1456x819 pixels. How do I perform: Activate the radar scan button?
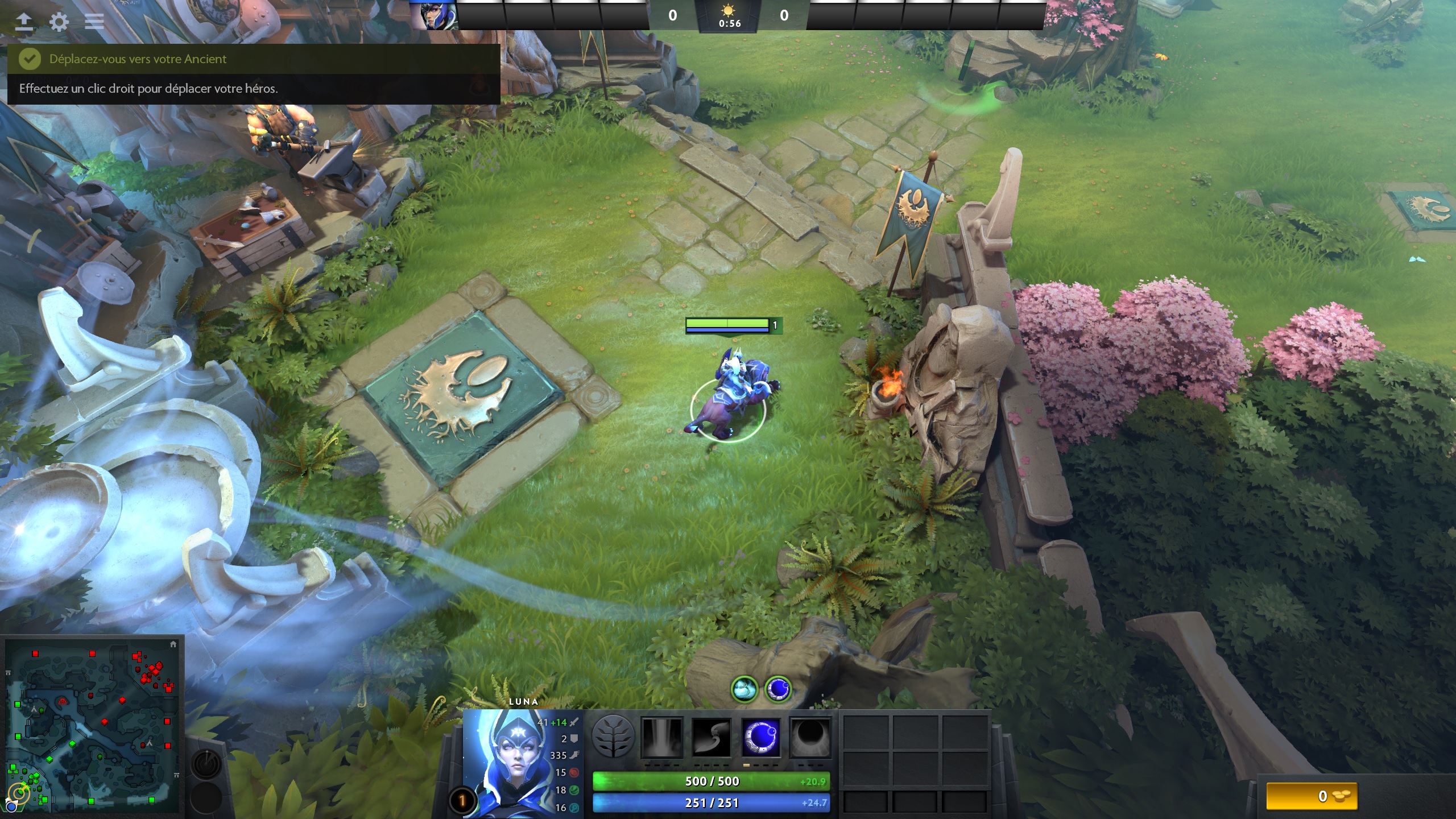tap(206, 763)
